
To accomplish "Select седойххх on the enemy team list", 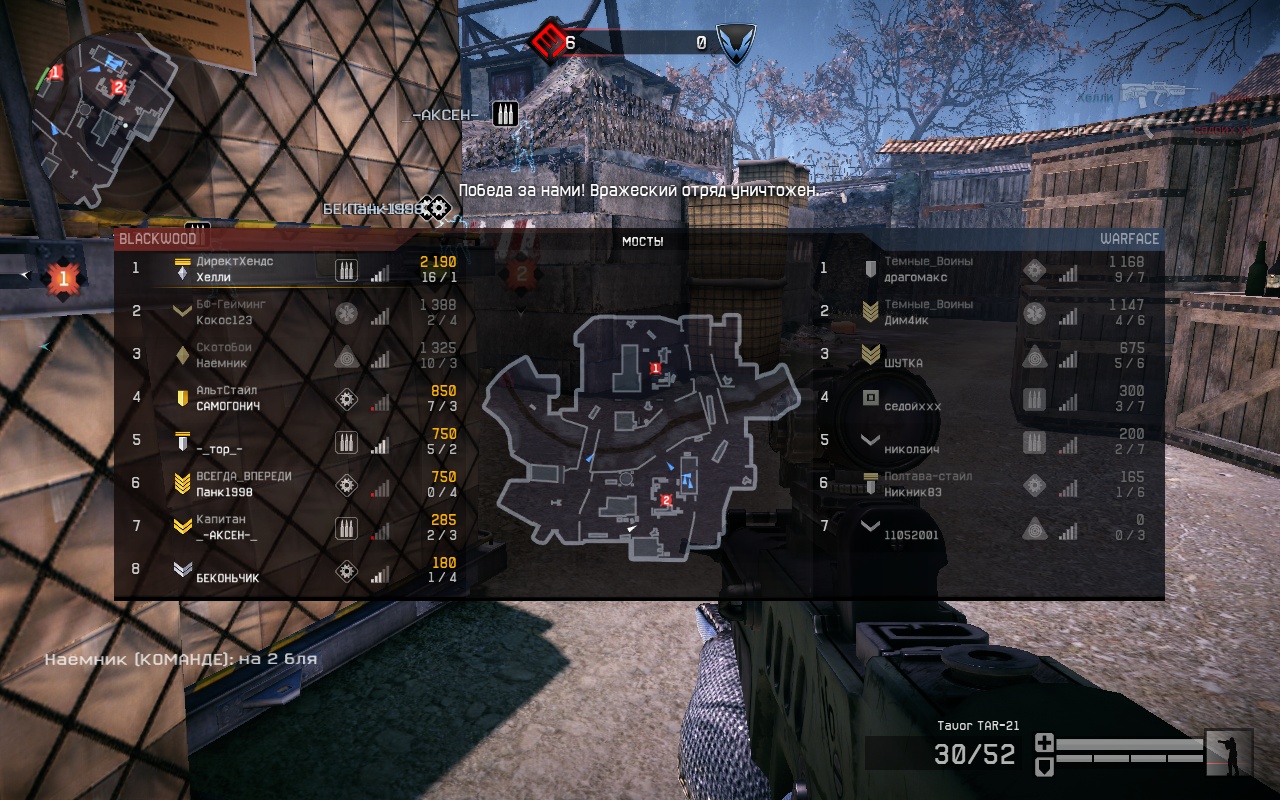I will pyautogui.click(x=912, y=407).
